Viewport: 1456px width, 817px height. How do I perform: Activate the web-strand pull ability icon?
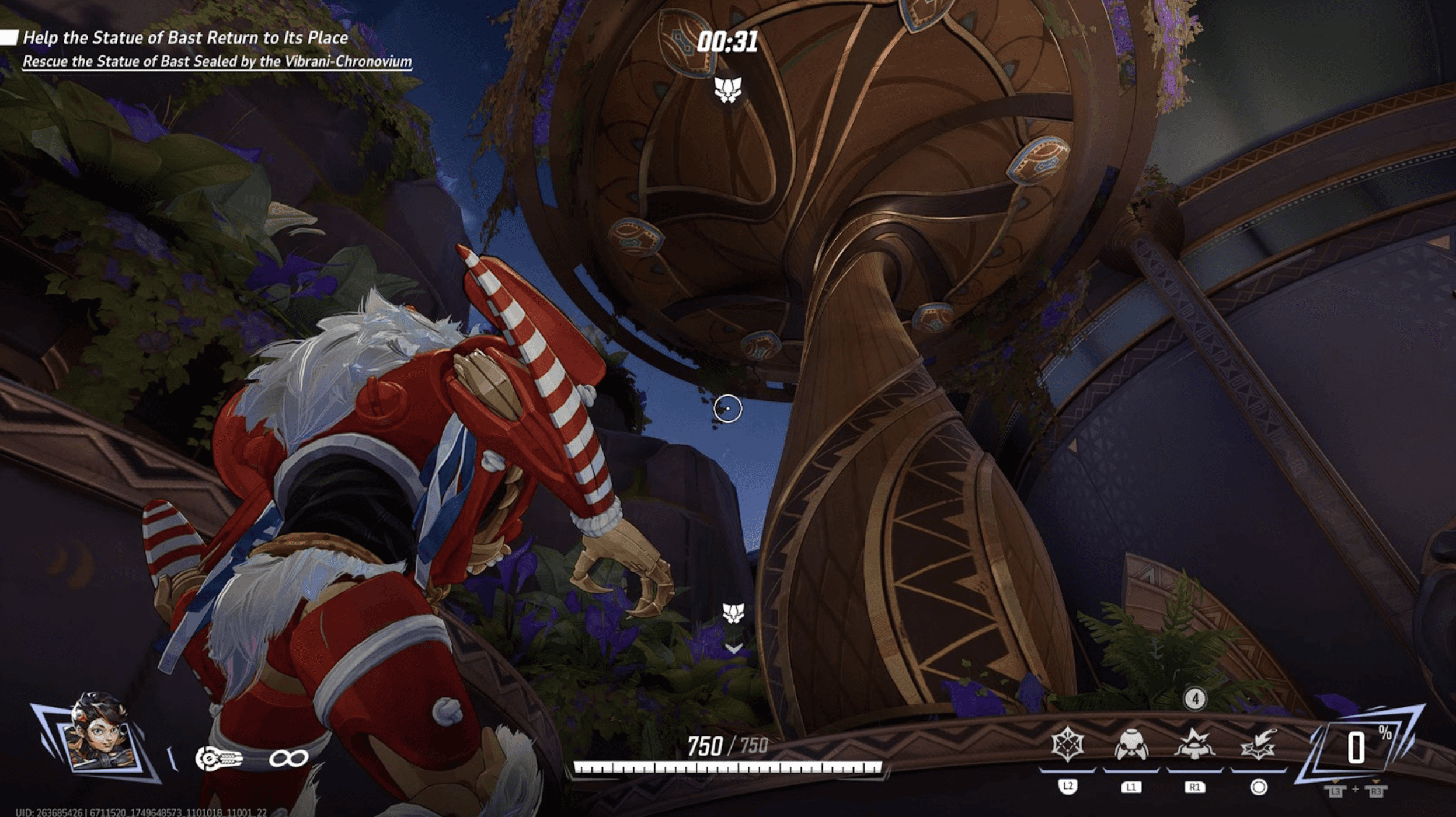1258,745
